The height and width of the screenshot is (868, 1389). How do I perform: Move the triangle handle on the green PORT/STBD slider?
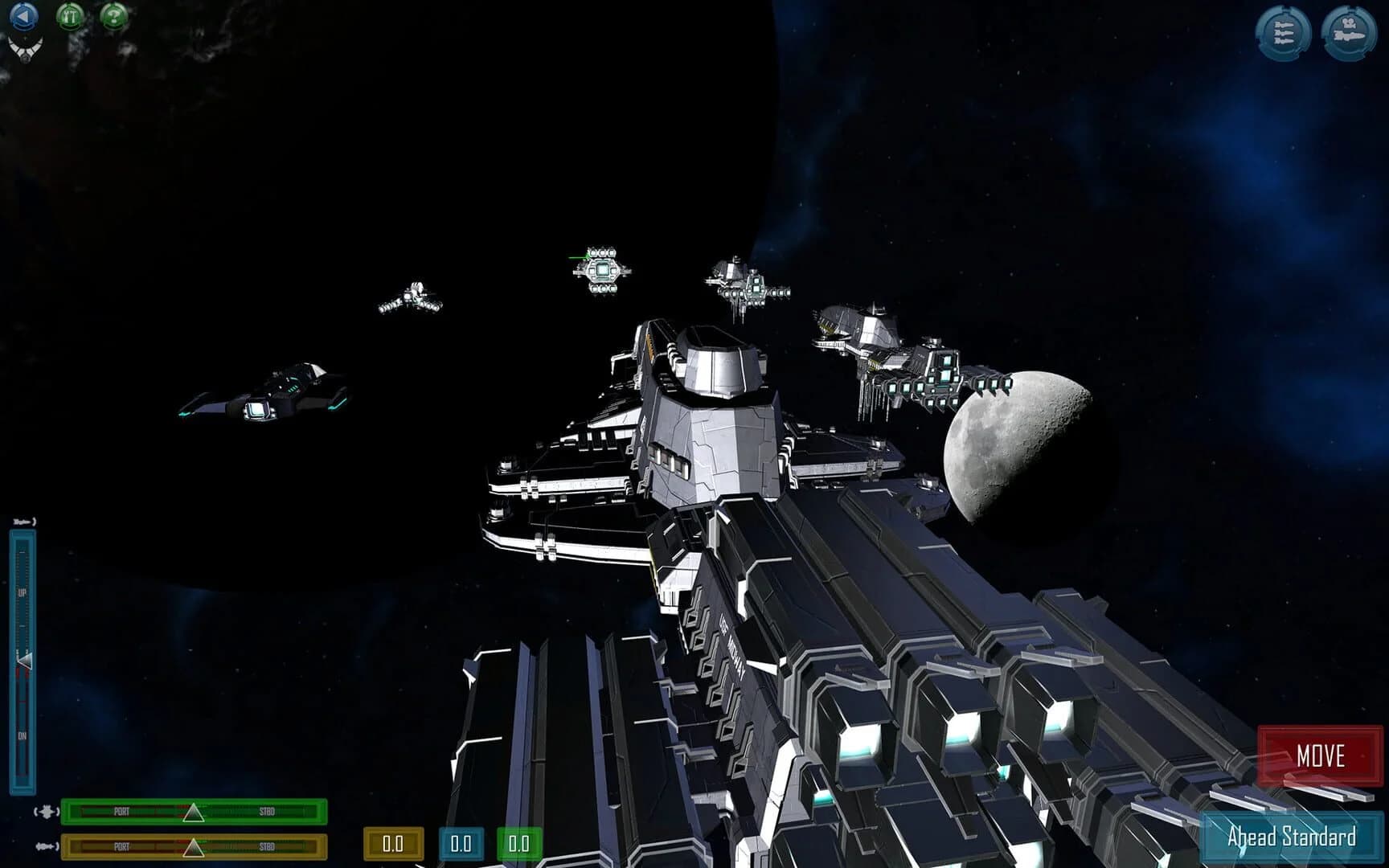point(193,814)
